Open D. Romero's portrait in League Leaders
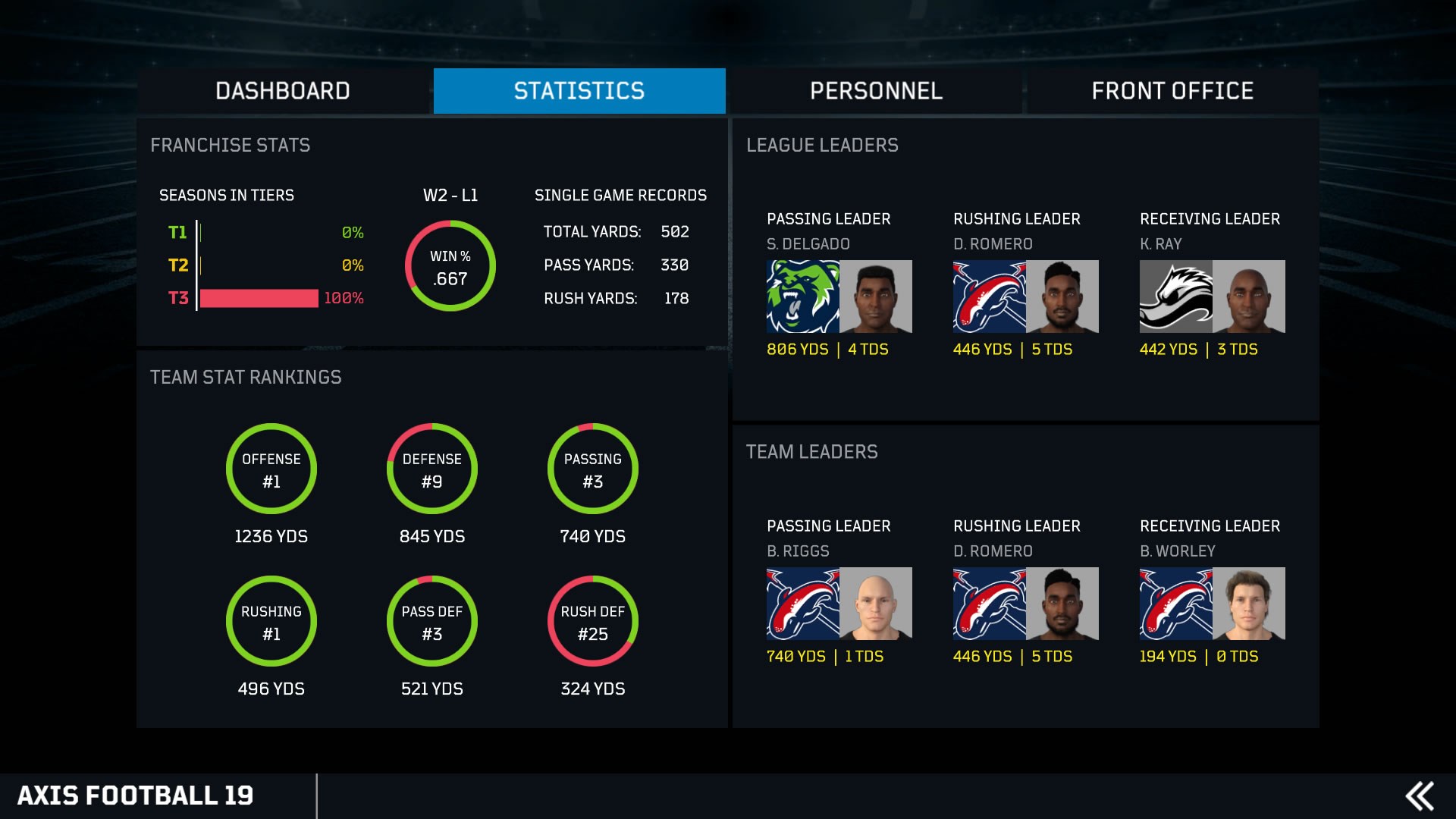 tap(1062, 297)
